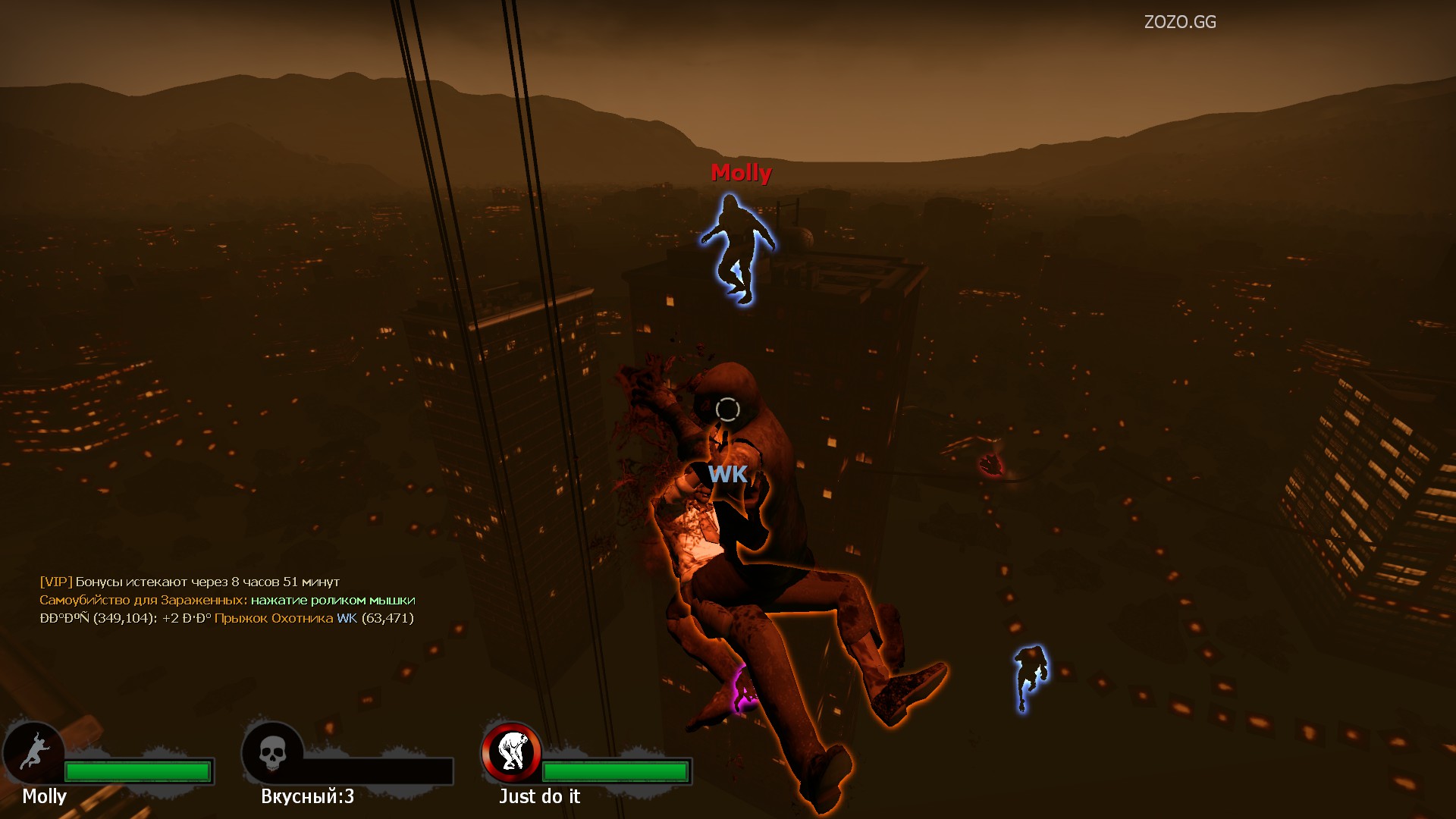This screenshot has width=1456, height=819.
Task: Click the skull portrait of Вкусный:3
Action: pos(272,752)
